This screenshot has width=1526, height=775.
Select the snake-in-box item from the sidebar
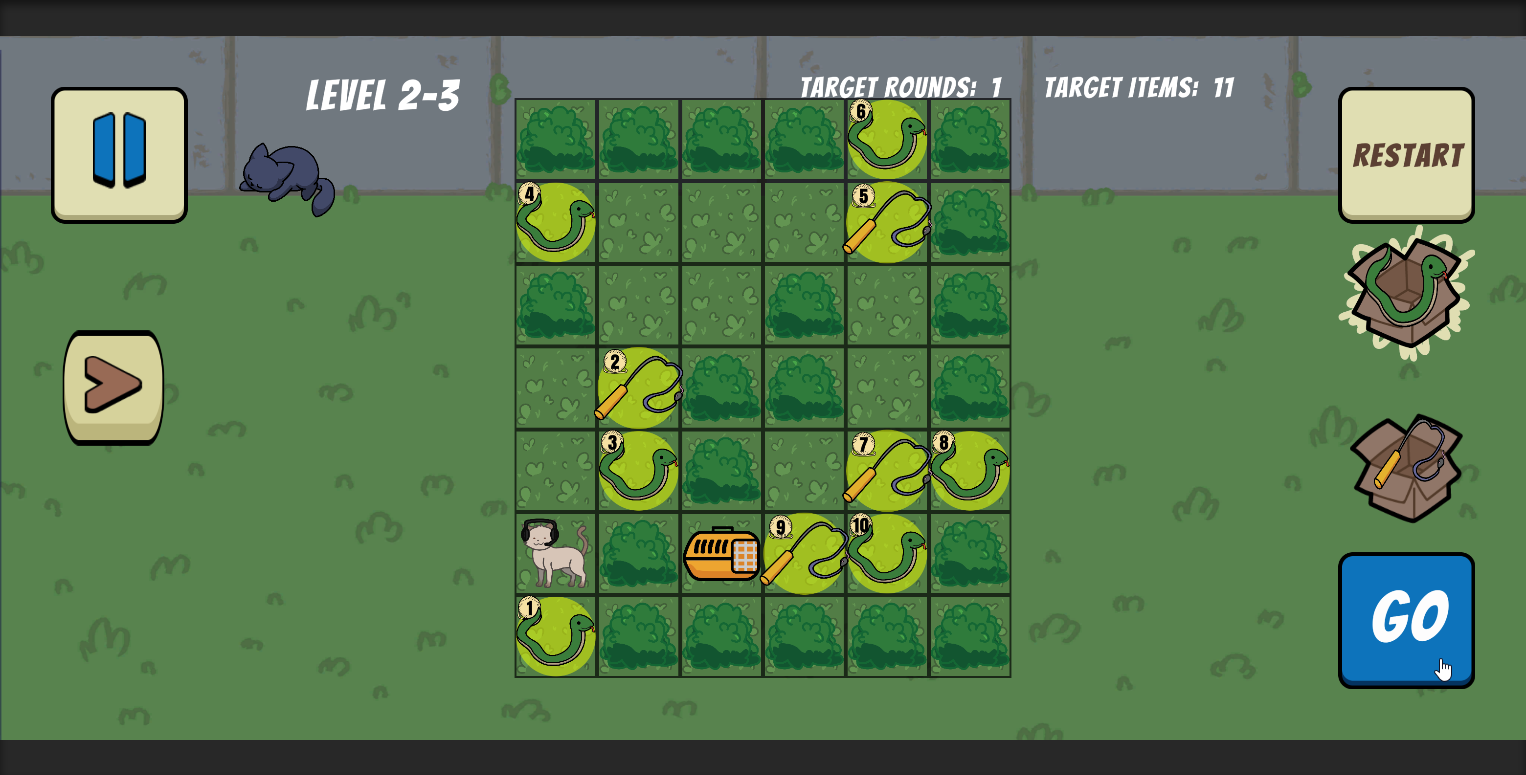click(1406, 292)
